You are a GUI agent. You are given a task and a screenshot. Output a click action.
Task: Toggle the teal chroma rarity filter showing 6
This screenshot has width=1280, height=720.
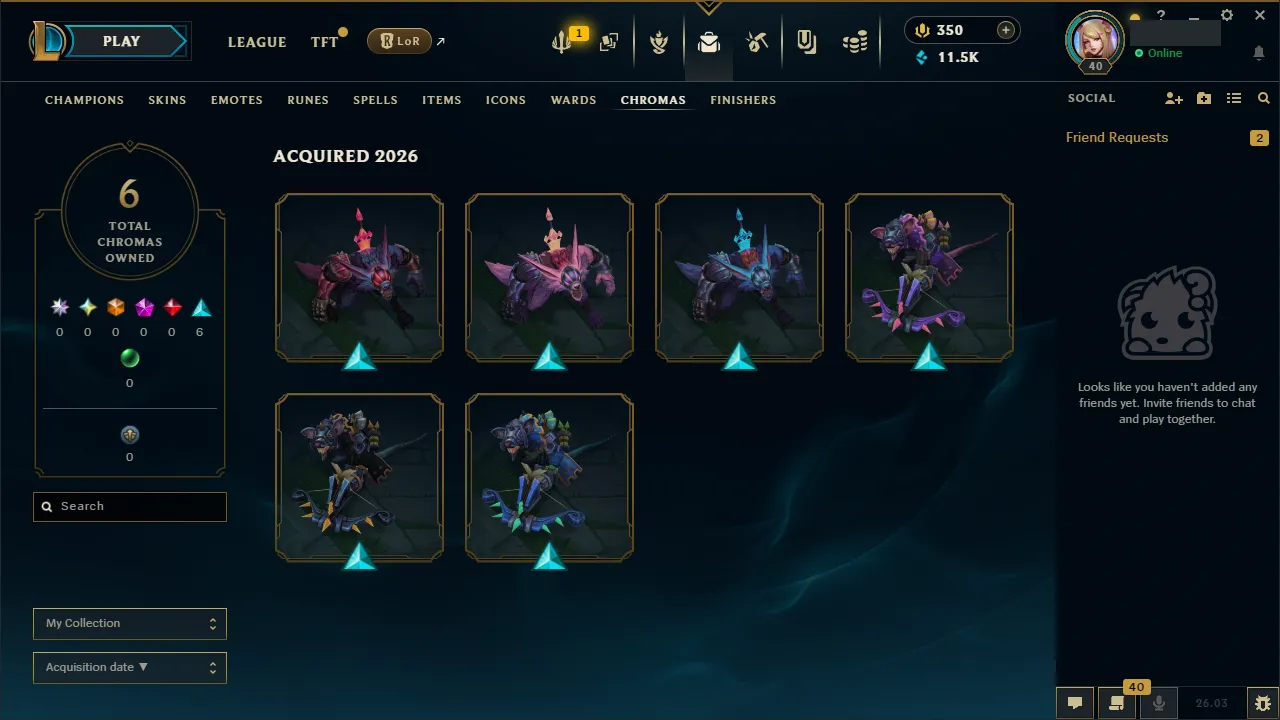200,308
